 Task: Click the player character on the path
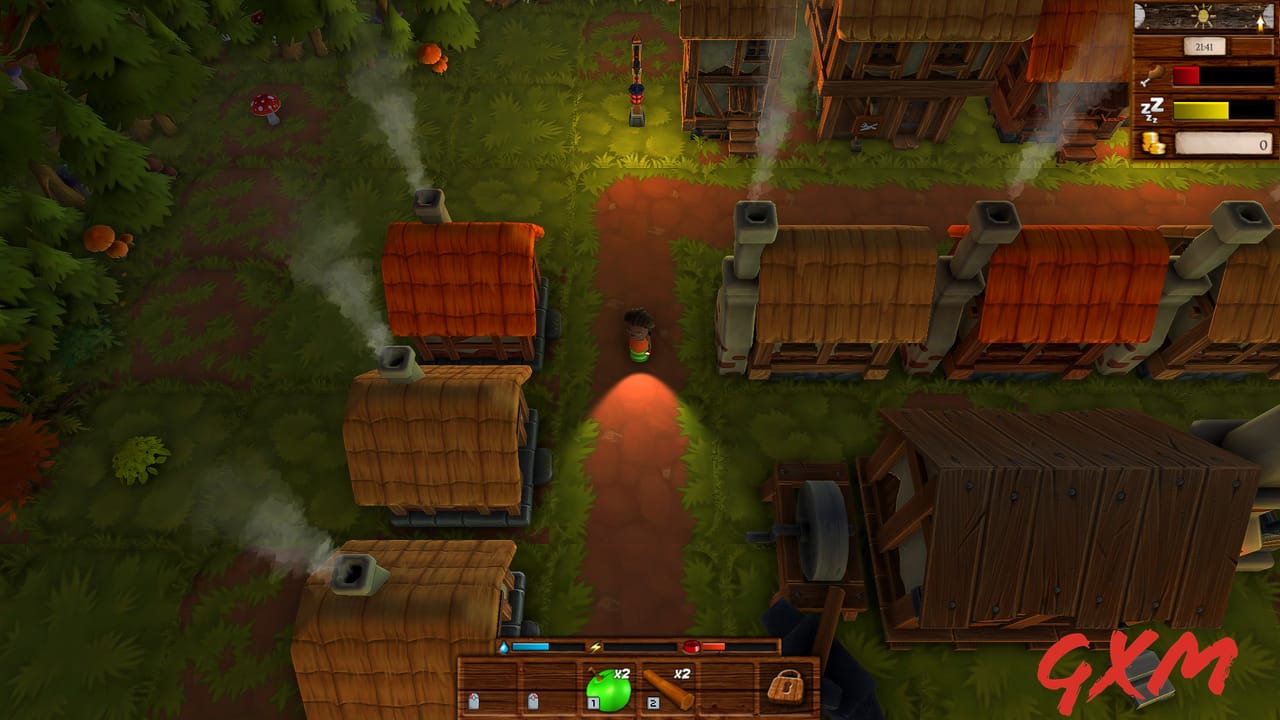tap(637, 335)
